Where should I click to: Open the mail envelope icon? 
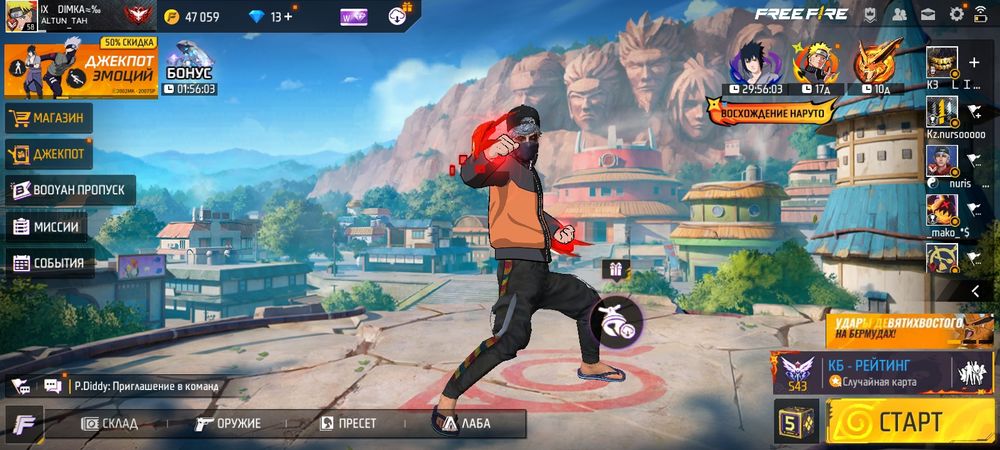[x=928, y=14]
